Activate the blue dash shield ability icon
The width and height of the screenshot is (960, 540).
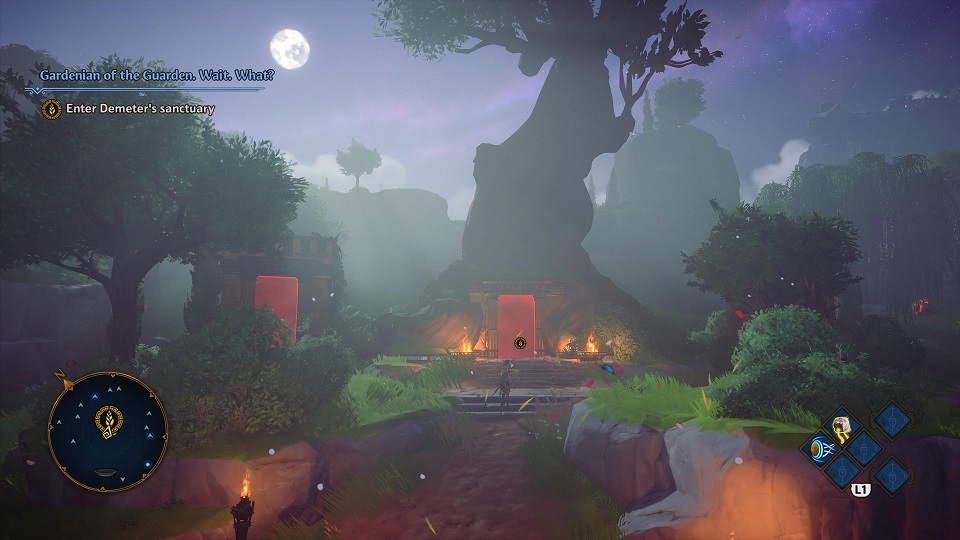pos(820,448)
